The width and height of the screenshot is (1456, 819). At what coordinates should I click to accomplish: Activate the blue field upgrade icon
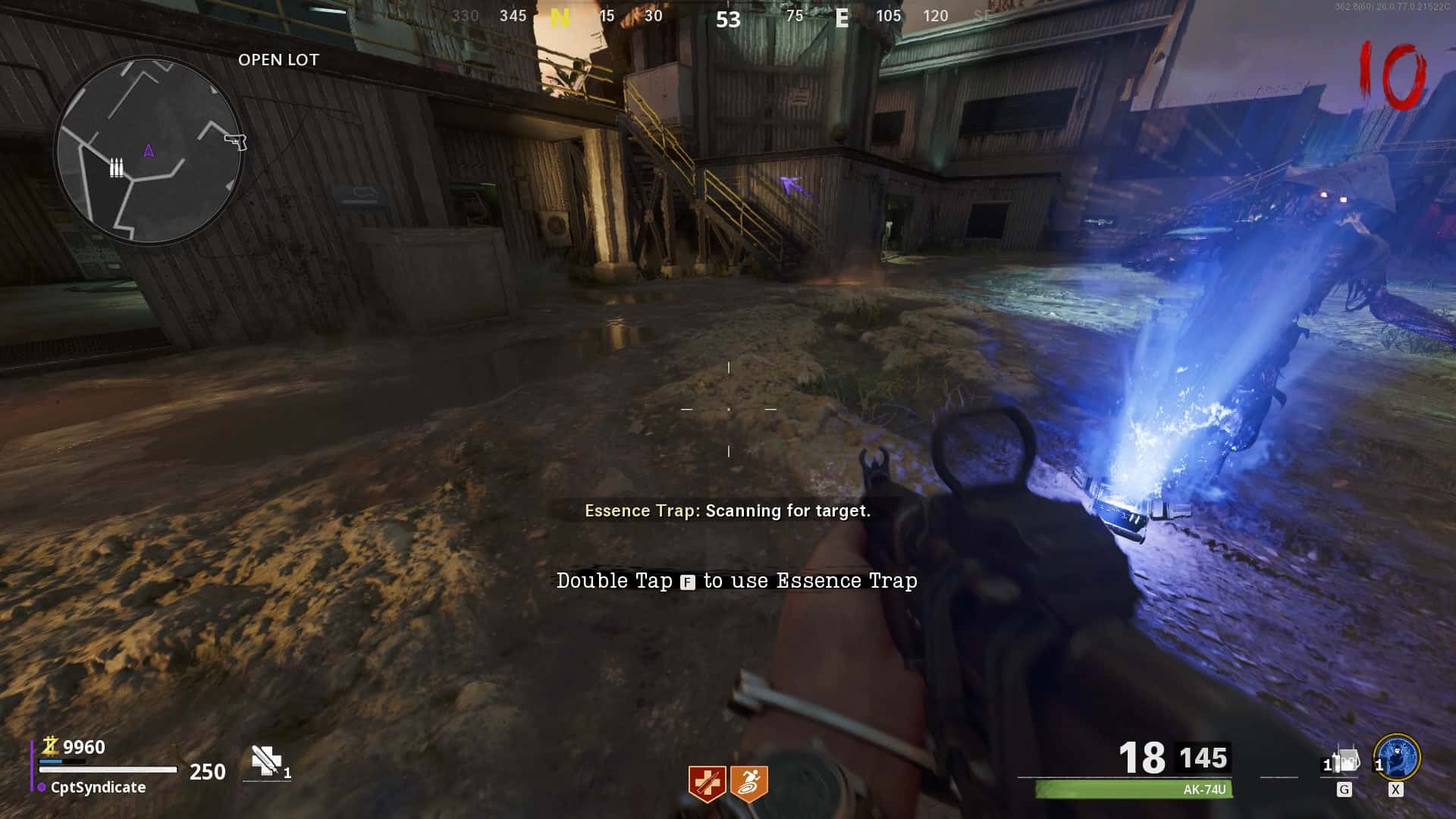point(1397,757)
